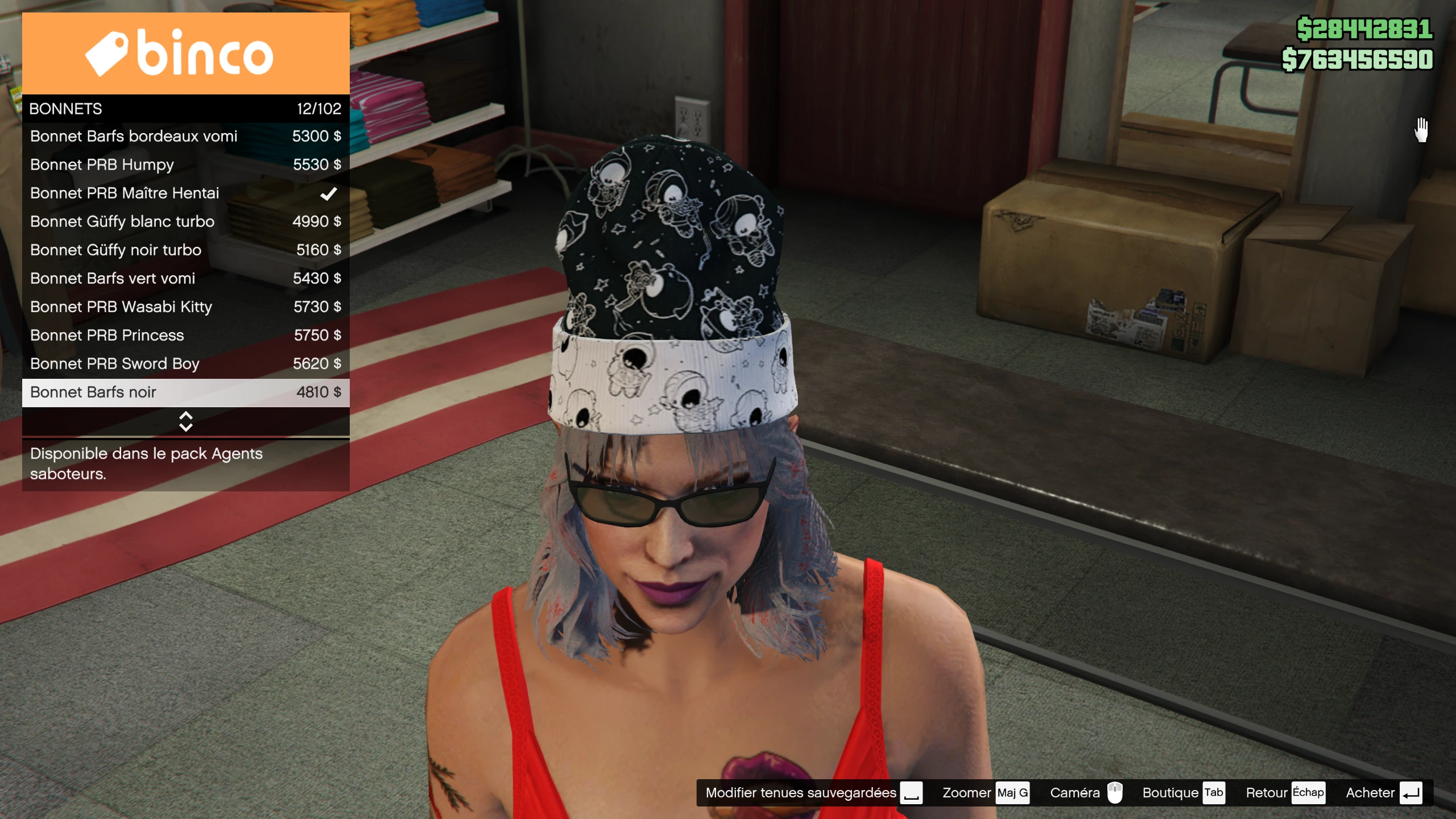Pick the Bonnet PRB Wasabi Kitty
The height and width of the screenshot is (819, 1456).
[x=185, y=307]
